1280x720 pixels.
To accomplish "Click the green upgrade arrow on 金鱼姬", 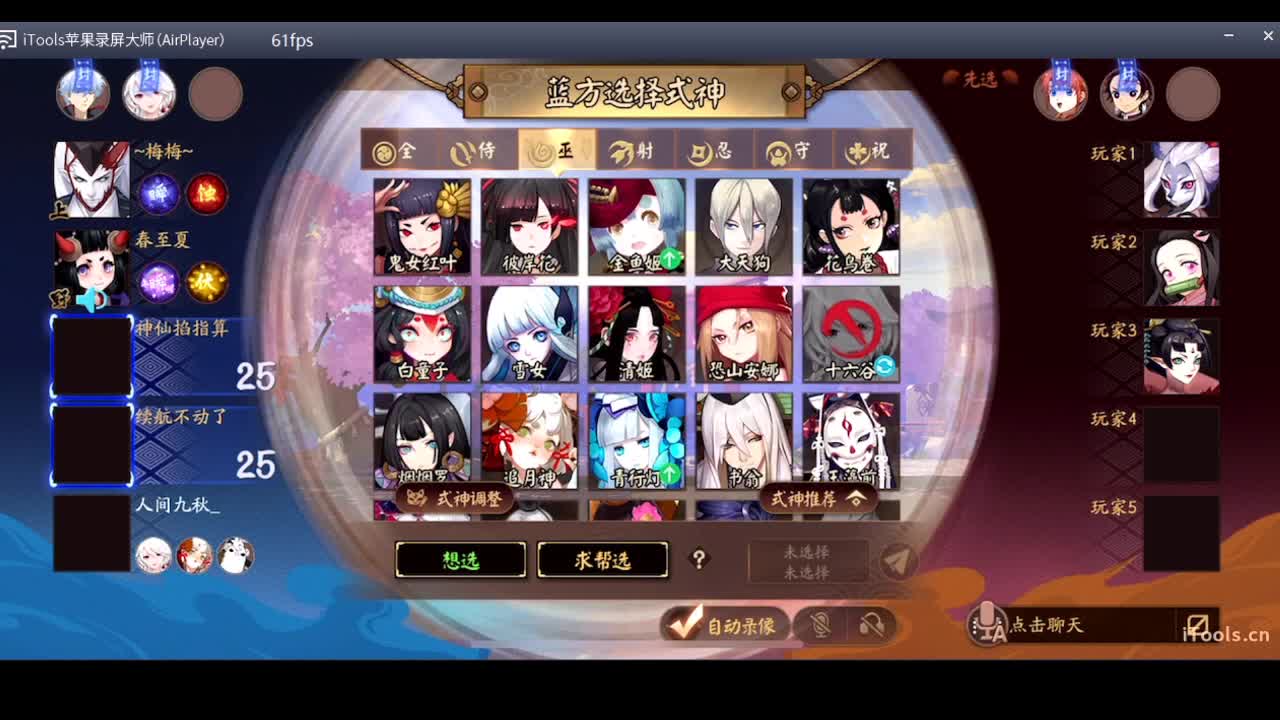I will point(672,258).
